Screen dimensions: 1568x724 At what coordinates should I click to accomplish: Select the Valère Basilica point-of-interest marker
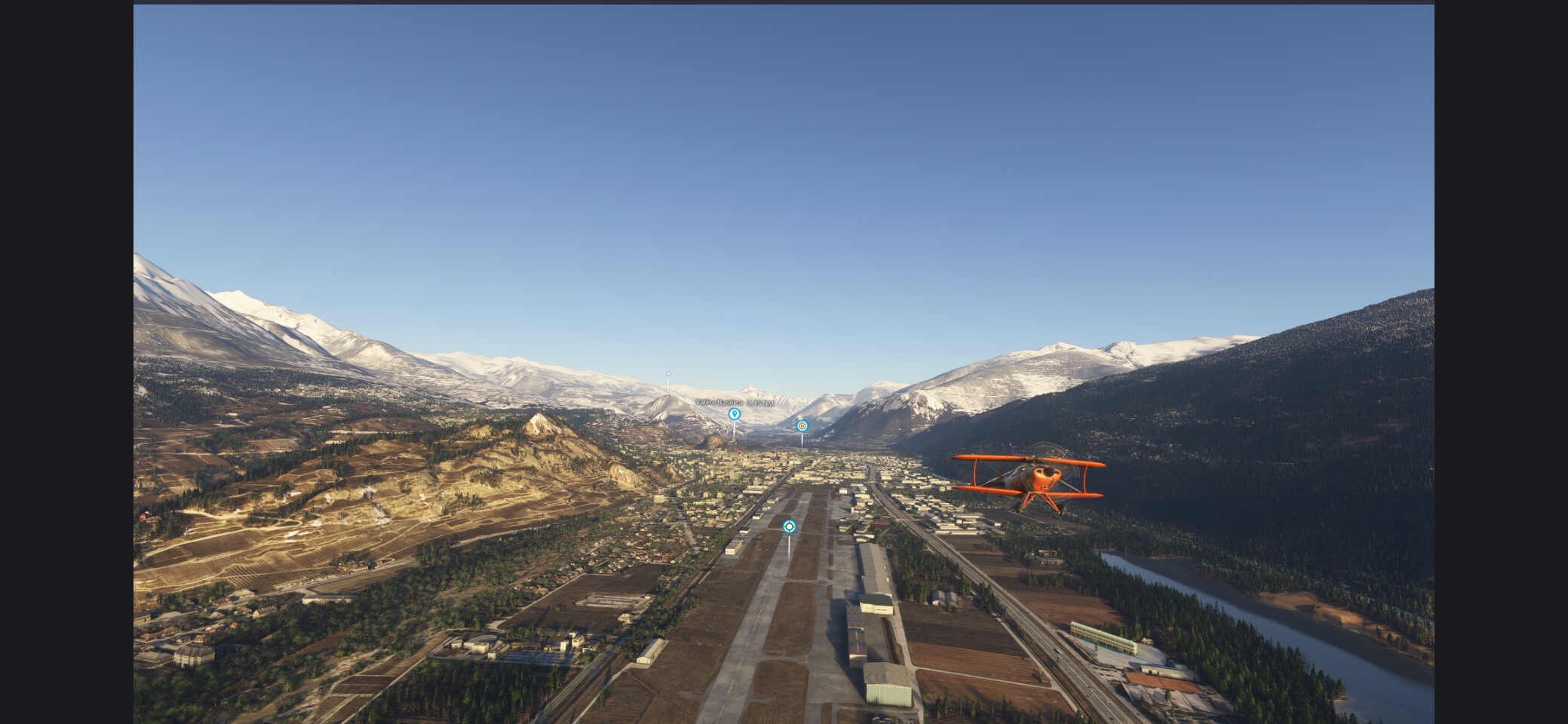click(x=734, y=414)
